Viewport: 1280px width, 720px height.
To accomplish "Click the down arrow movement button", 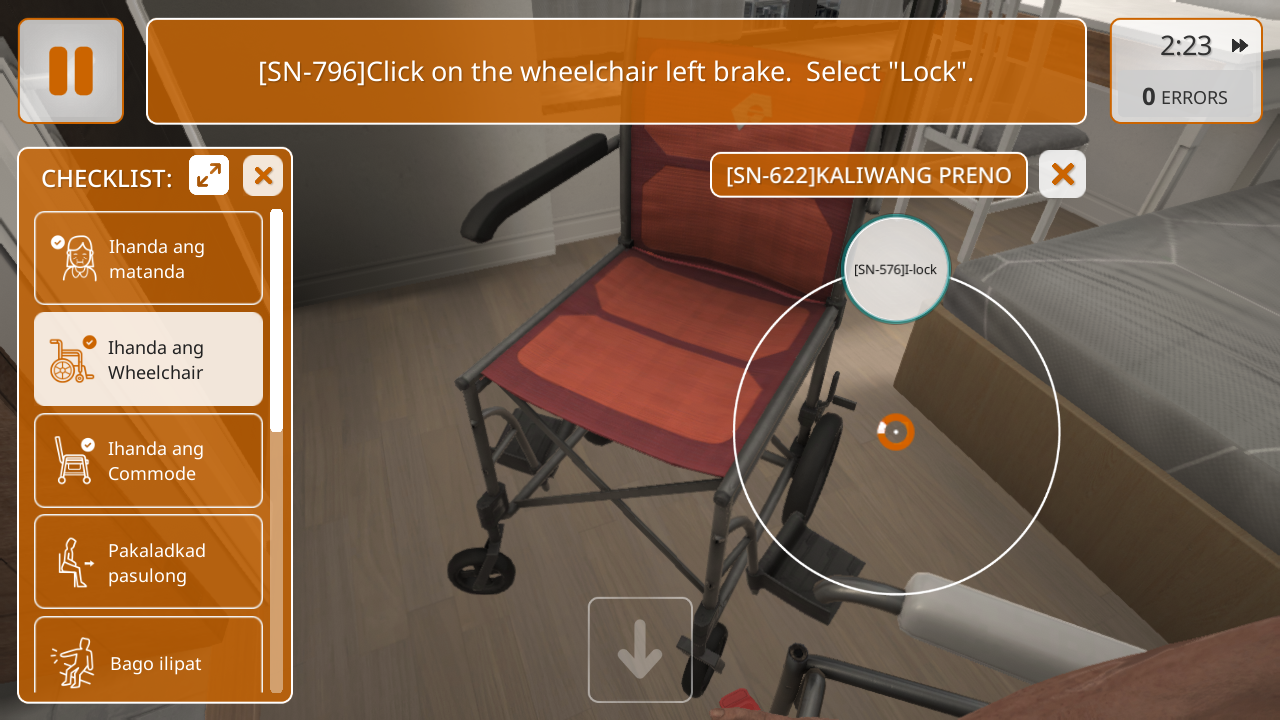I will click(x=640, y=649).
